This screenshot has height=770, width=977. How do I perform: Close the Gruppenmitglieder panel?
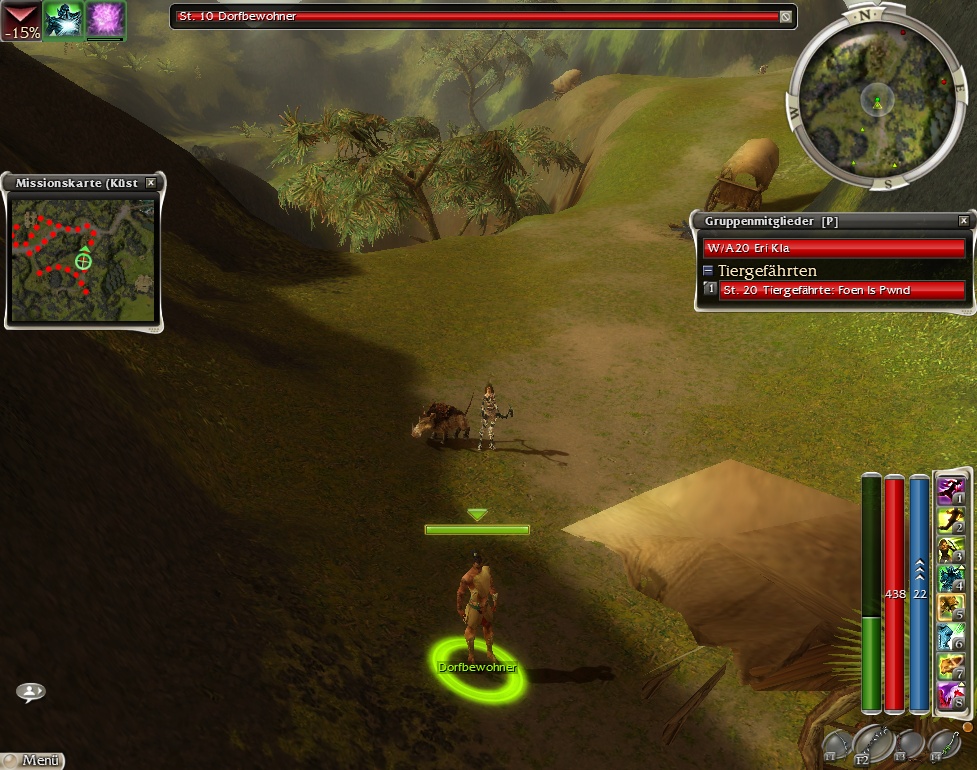pyautogui.click(x=963, y=220)
